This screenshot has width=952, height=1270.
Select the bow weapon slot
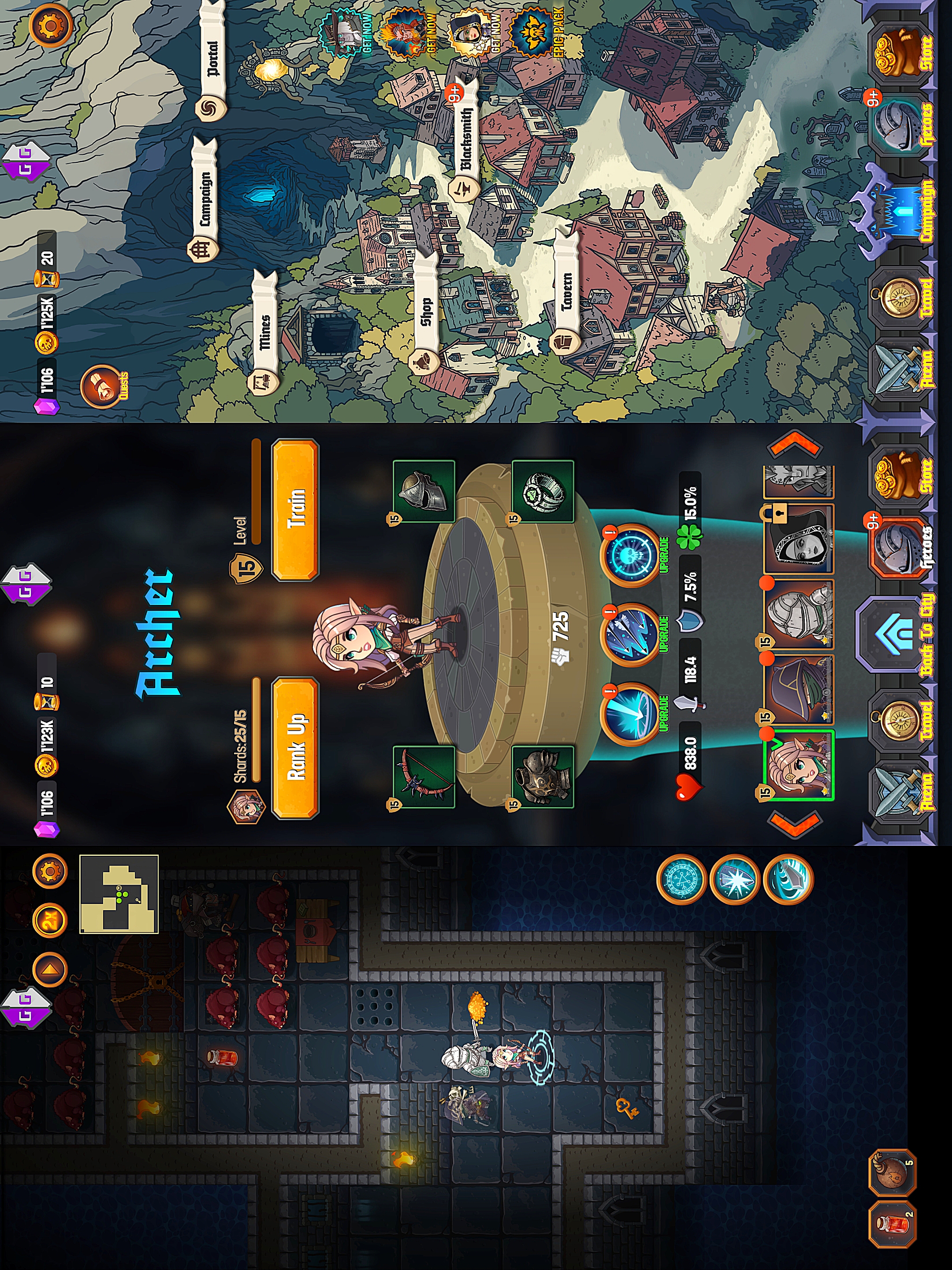pyautogui.click(x=424, y=776)
